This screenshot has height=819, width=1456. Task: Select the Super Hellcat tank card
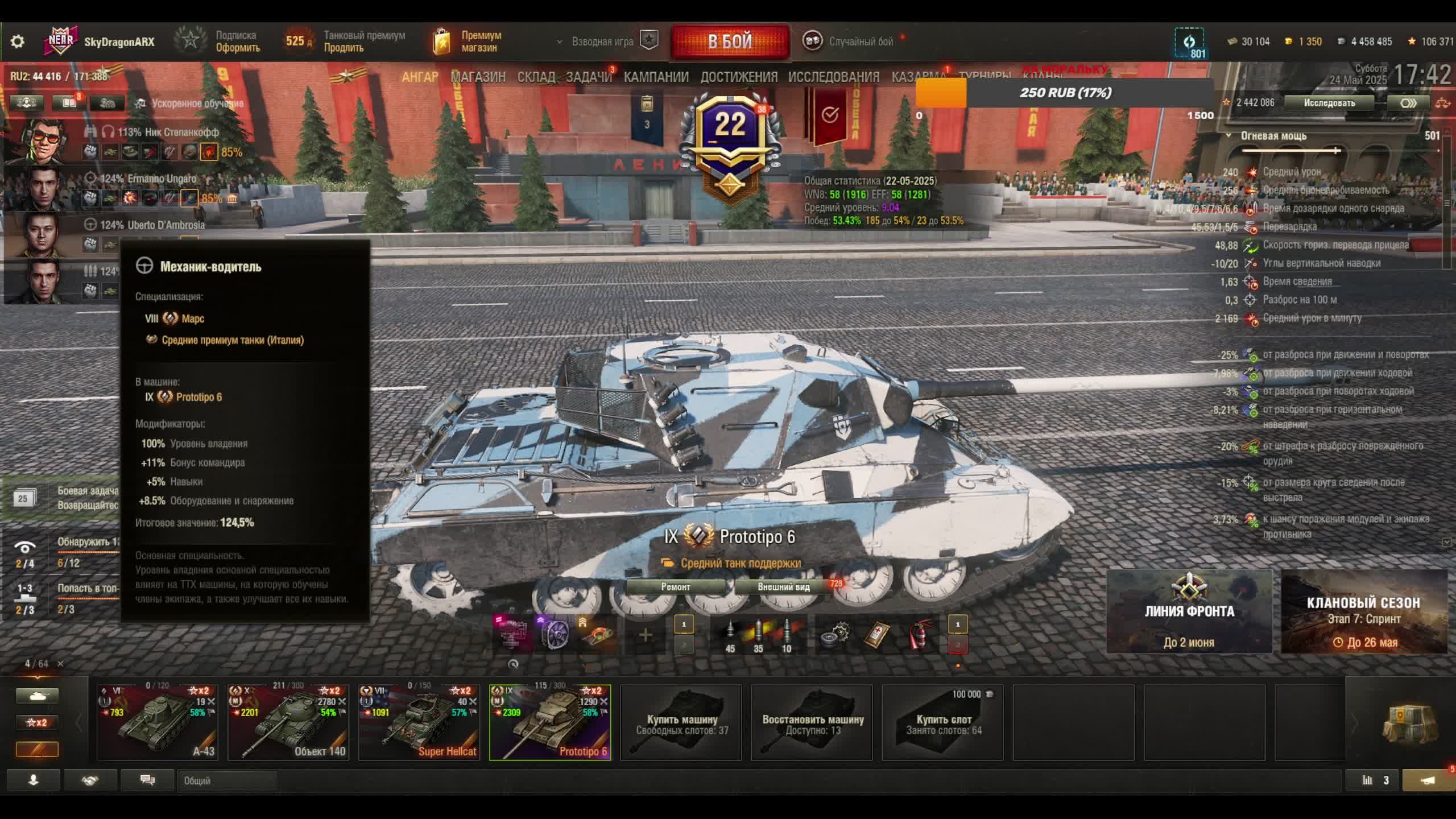coord(419,722)
